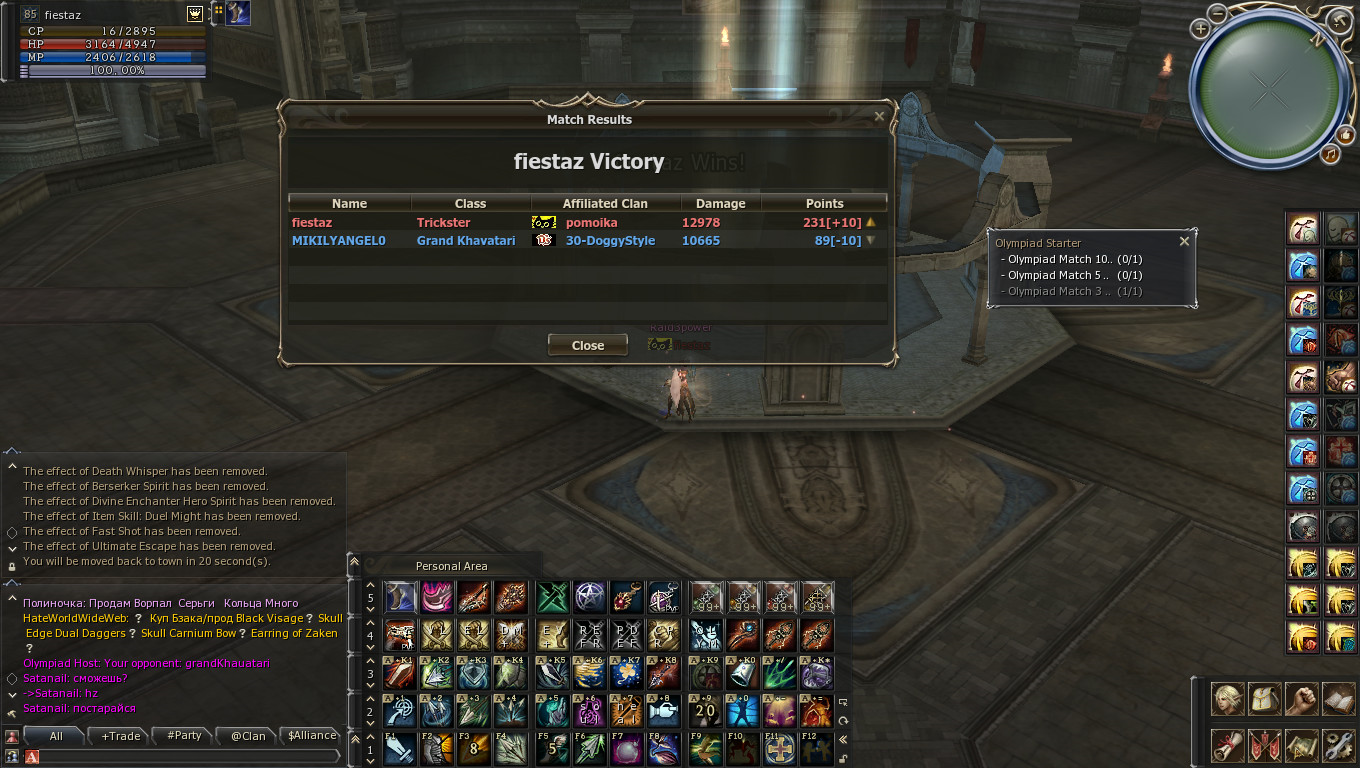Use the F1 sword attack hotbar skill
The width and height of the screenshot is (1360, 768).
[x=400, y=748]
